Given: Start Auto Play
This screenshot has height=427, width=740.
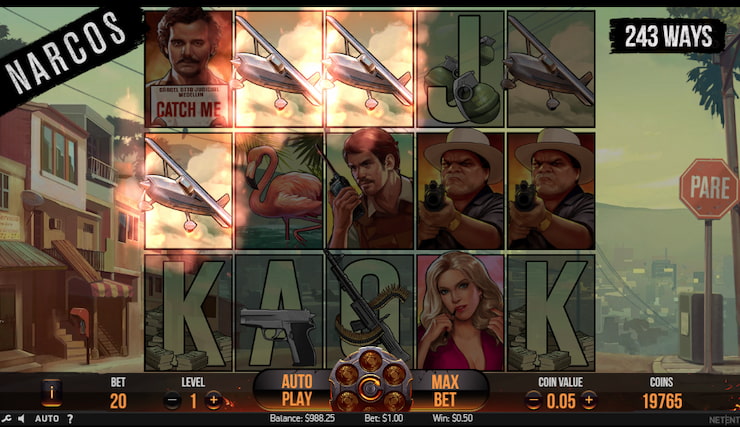Looking at the screenshot, I should [298, 389].
